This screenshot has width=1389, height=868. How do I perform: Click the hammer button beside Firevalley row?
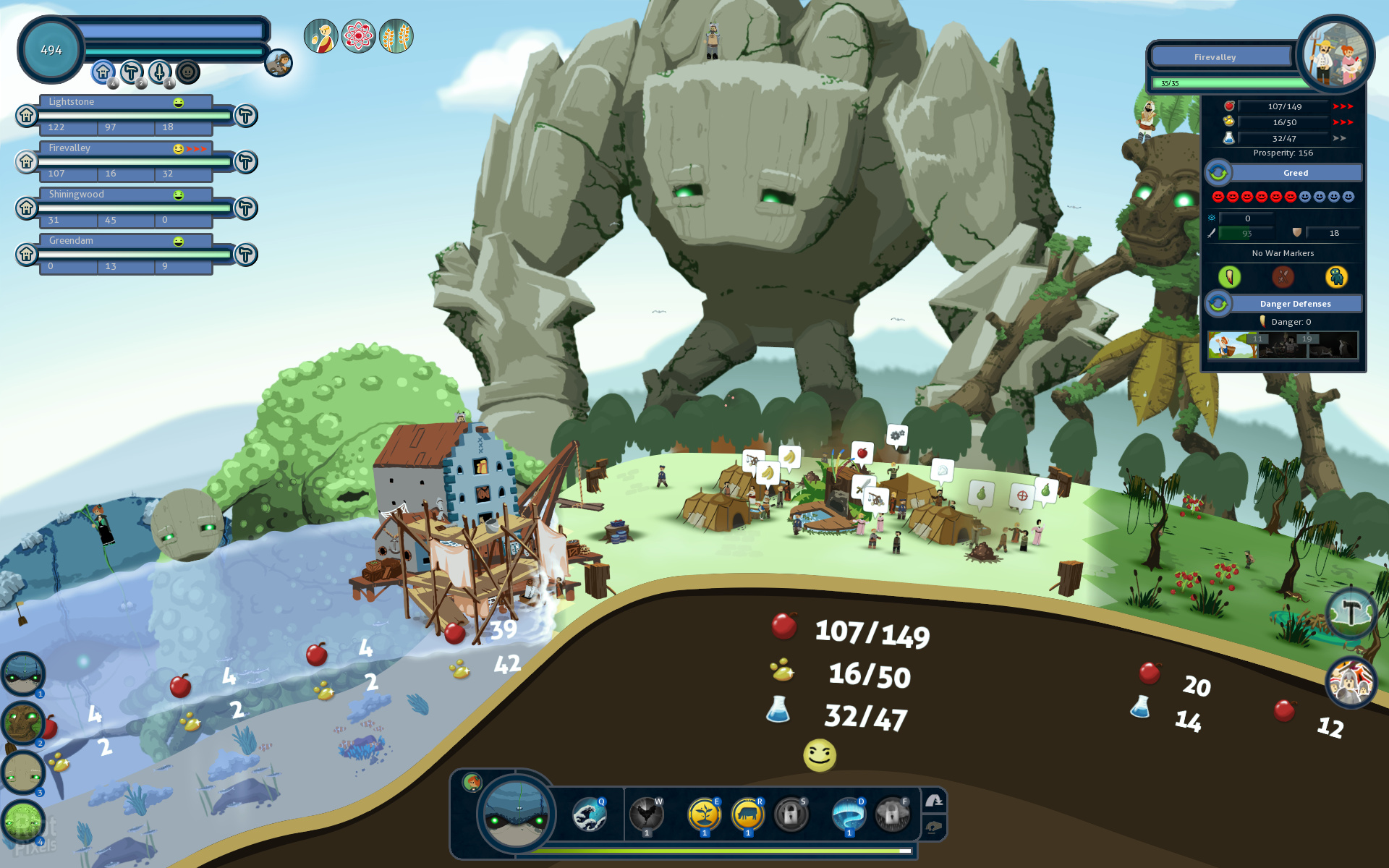(246, 162)
